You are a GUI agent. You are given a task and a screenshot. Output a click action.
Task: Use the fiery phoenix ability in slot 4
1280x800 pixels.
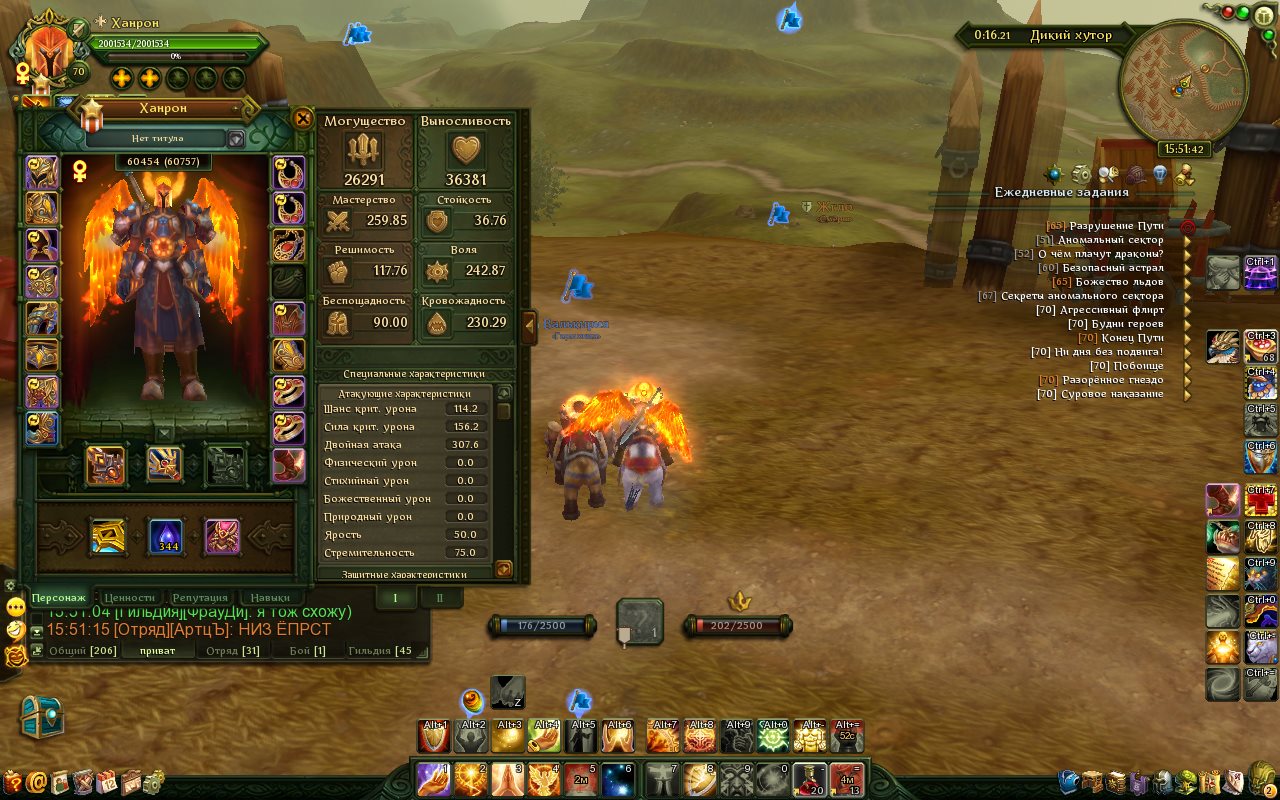(x=546, y=778)
